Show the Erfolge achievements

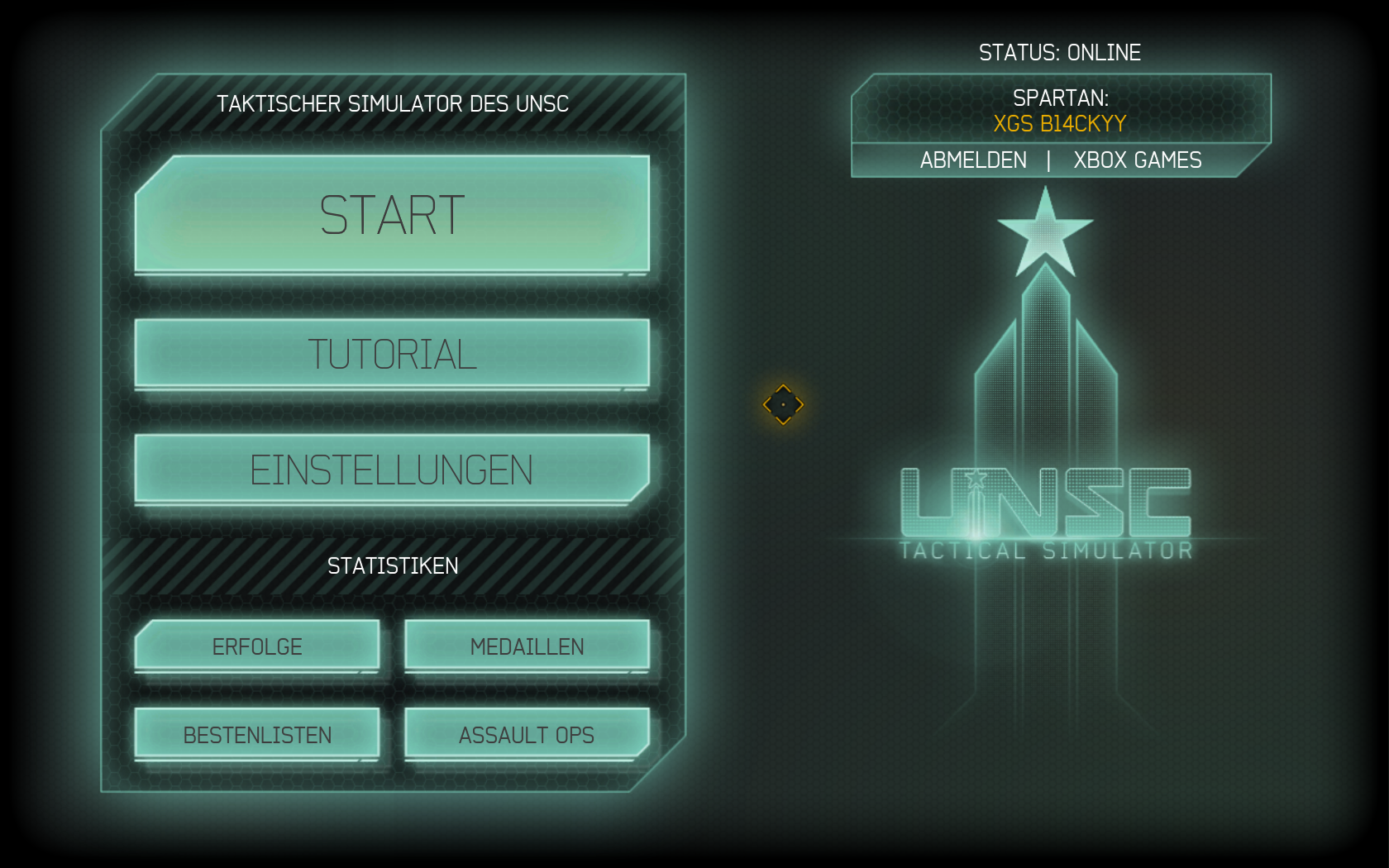pyautogui.click(x=257, y=646)
